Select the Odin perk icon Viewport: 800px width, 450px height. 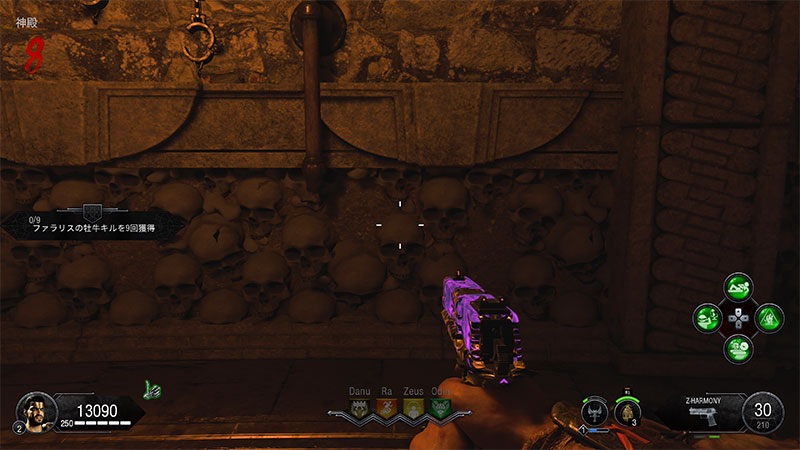coord(439,408)
